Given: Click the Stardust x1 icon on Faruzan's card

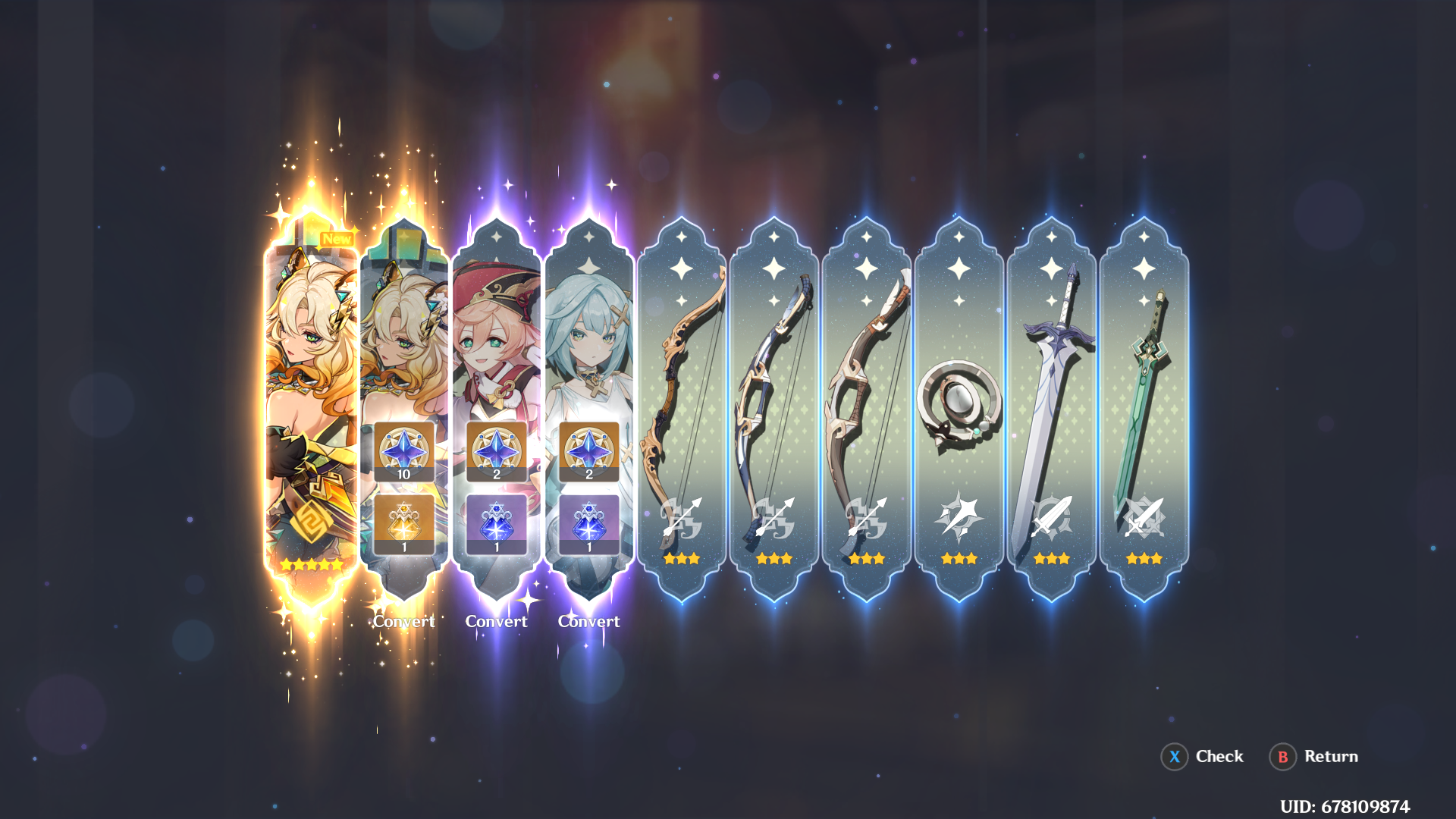Looking at the screenshot, I should [x=590, y=522].
